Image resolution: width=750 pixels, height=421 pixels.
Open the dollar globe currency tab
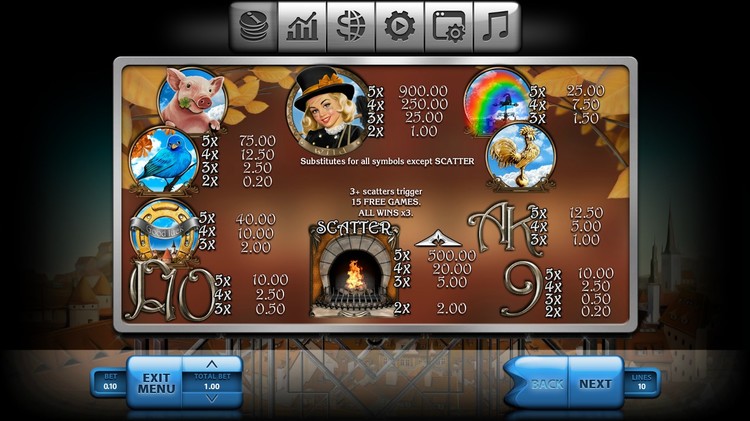point(351,27)
